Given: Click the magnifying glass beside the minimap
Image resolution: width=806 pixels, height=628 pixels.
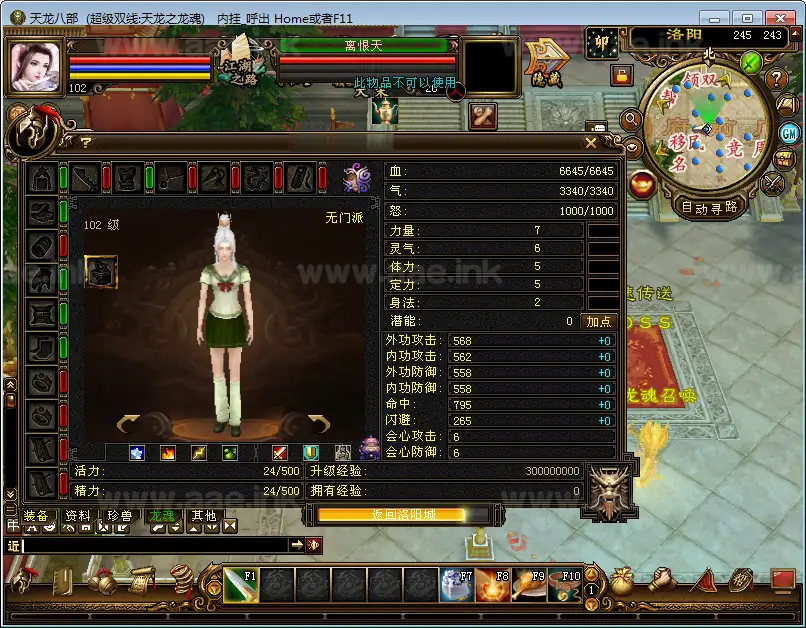Looking at the screenshot, I should click(x=632, y=119).
